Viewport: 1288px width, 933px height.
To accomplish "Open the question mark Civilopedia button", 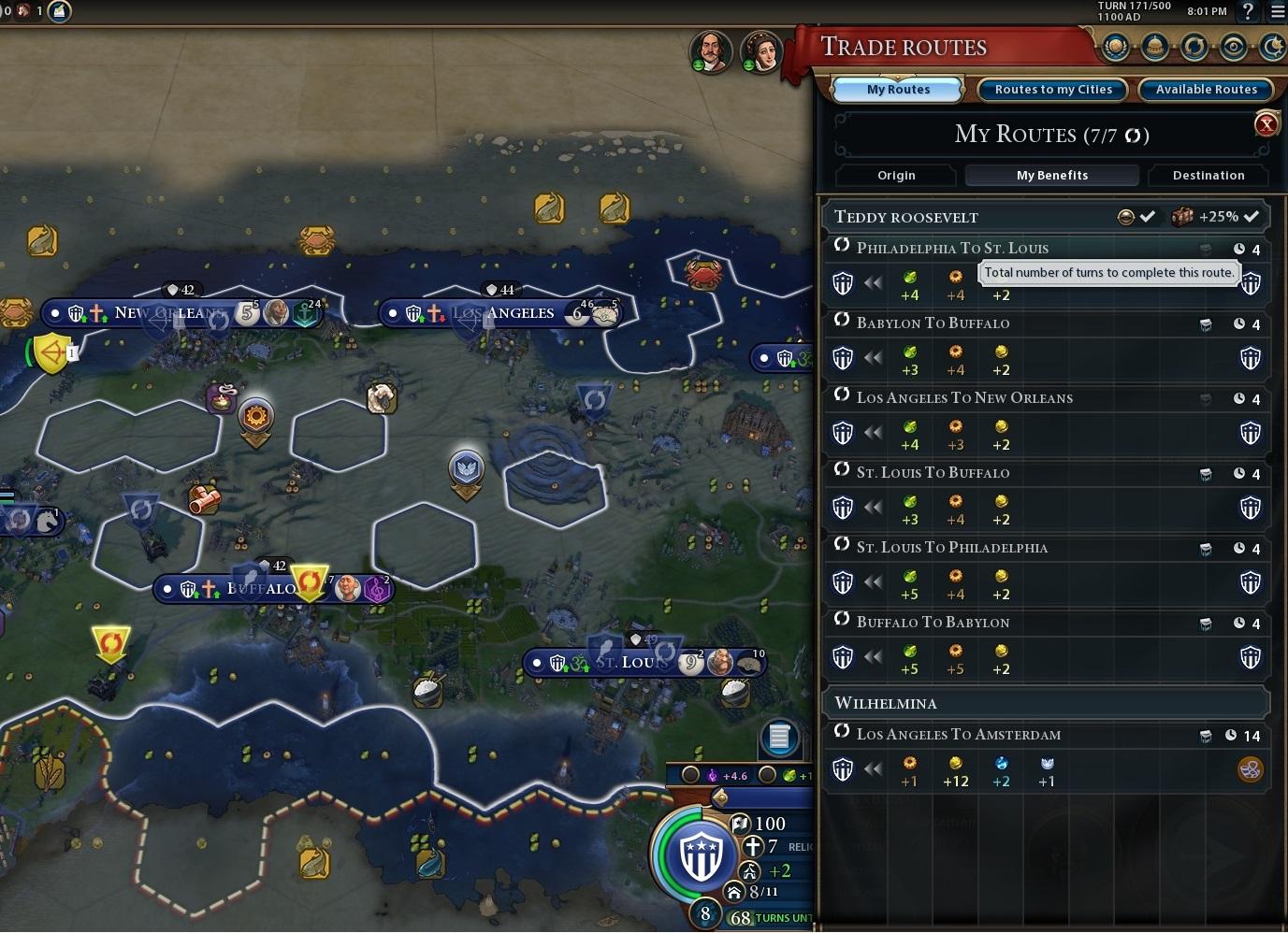I will tap(1247, 12).
